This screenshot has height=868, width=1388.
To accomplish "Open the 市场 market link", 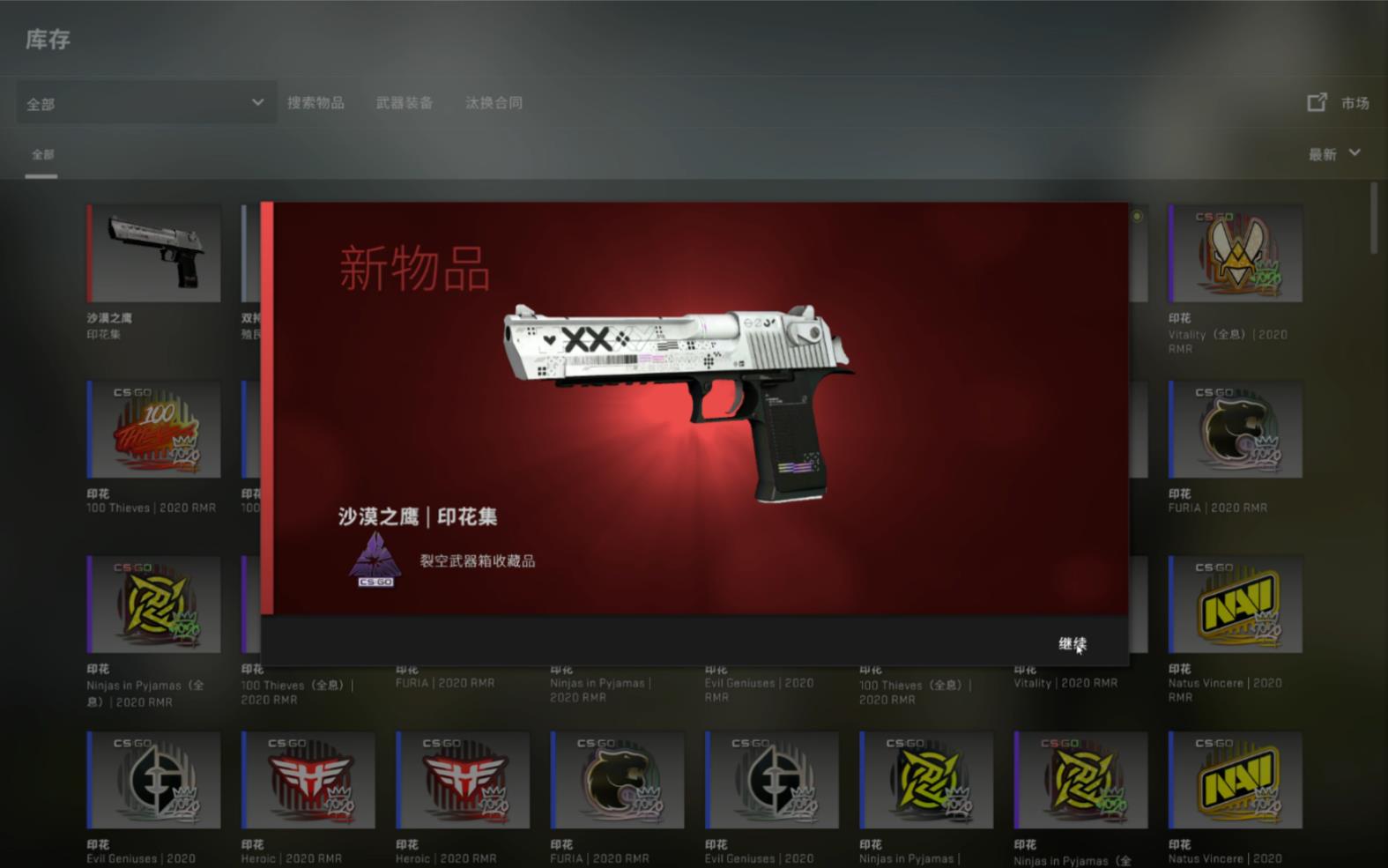I will pos(1339,103).
